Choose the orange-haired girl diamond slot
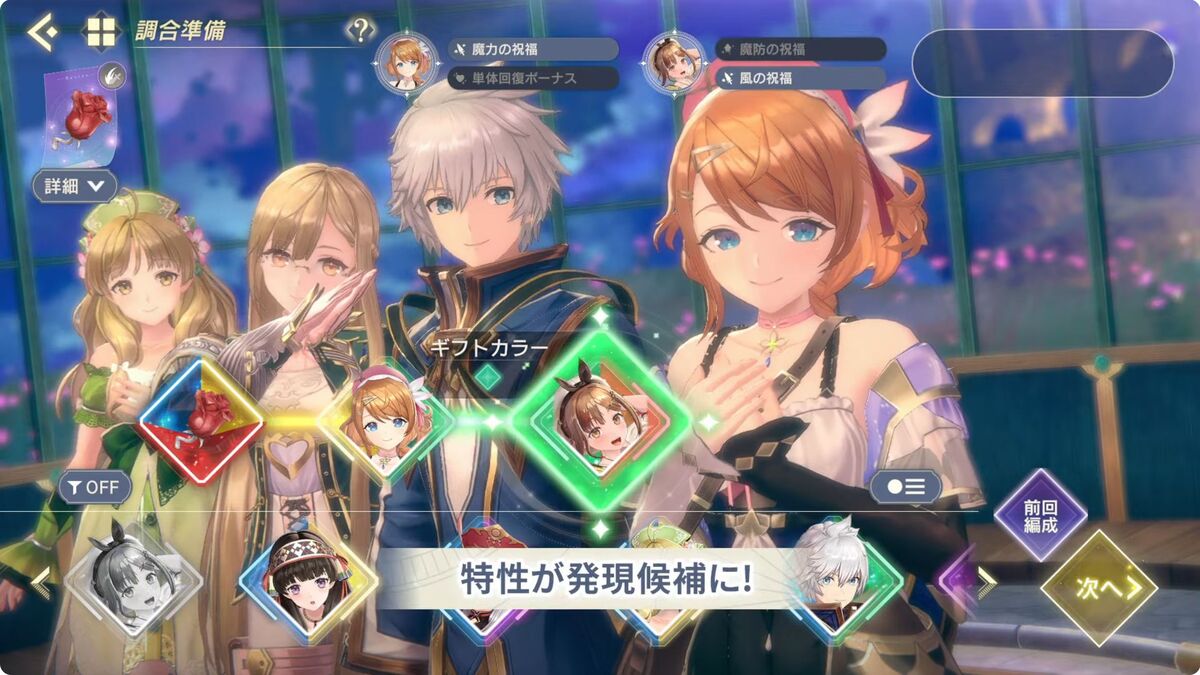 [x=386, y=420]
